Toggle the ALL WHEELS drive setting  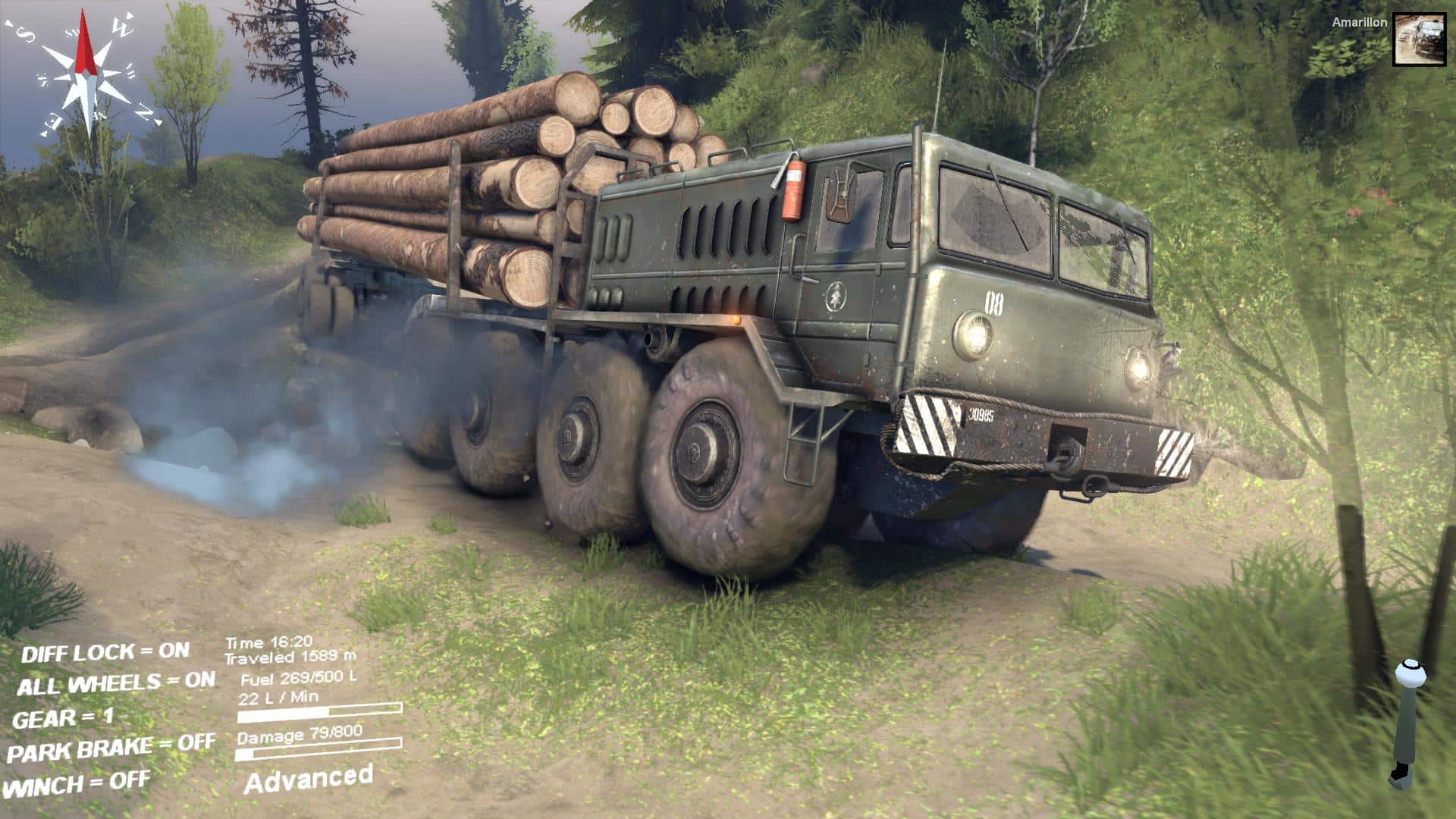116,684
